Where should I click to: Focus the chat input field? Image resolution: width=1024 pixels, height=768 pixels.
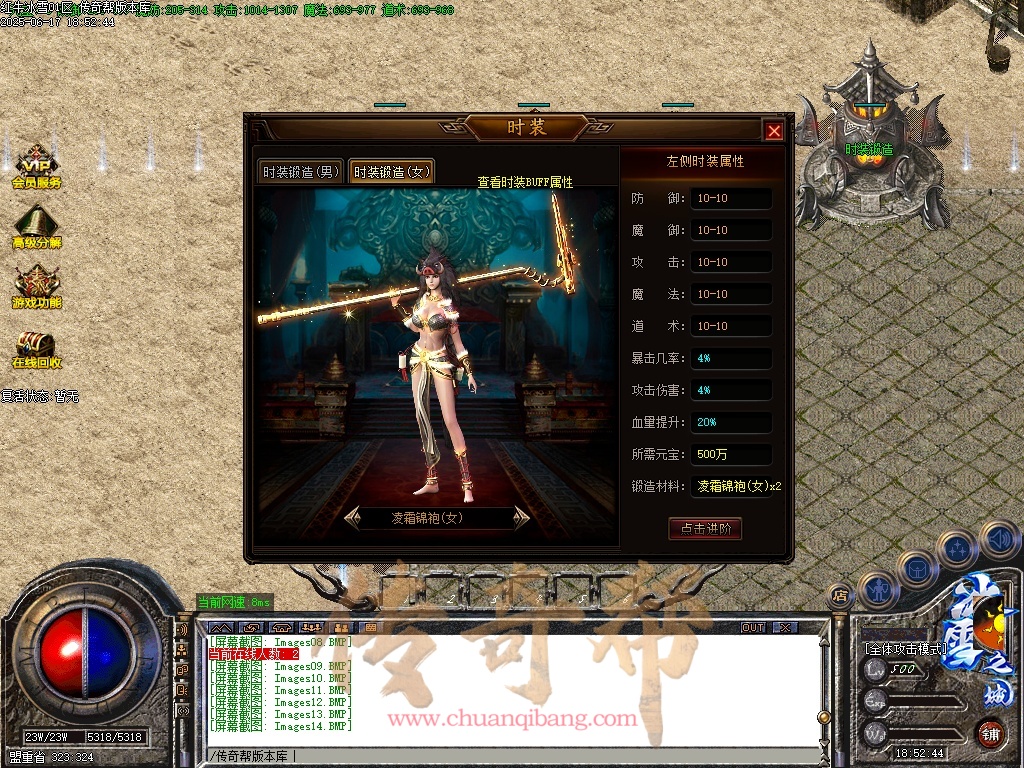point(510,754)
